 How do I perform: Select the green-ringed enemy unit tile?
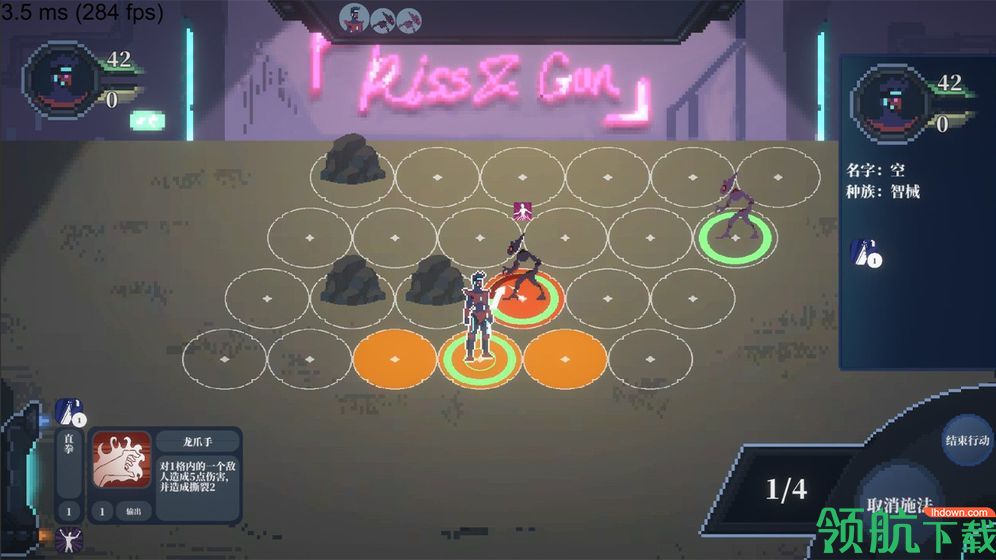736,237
